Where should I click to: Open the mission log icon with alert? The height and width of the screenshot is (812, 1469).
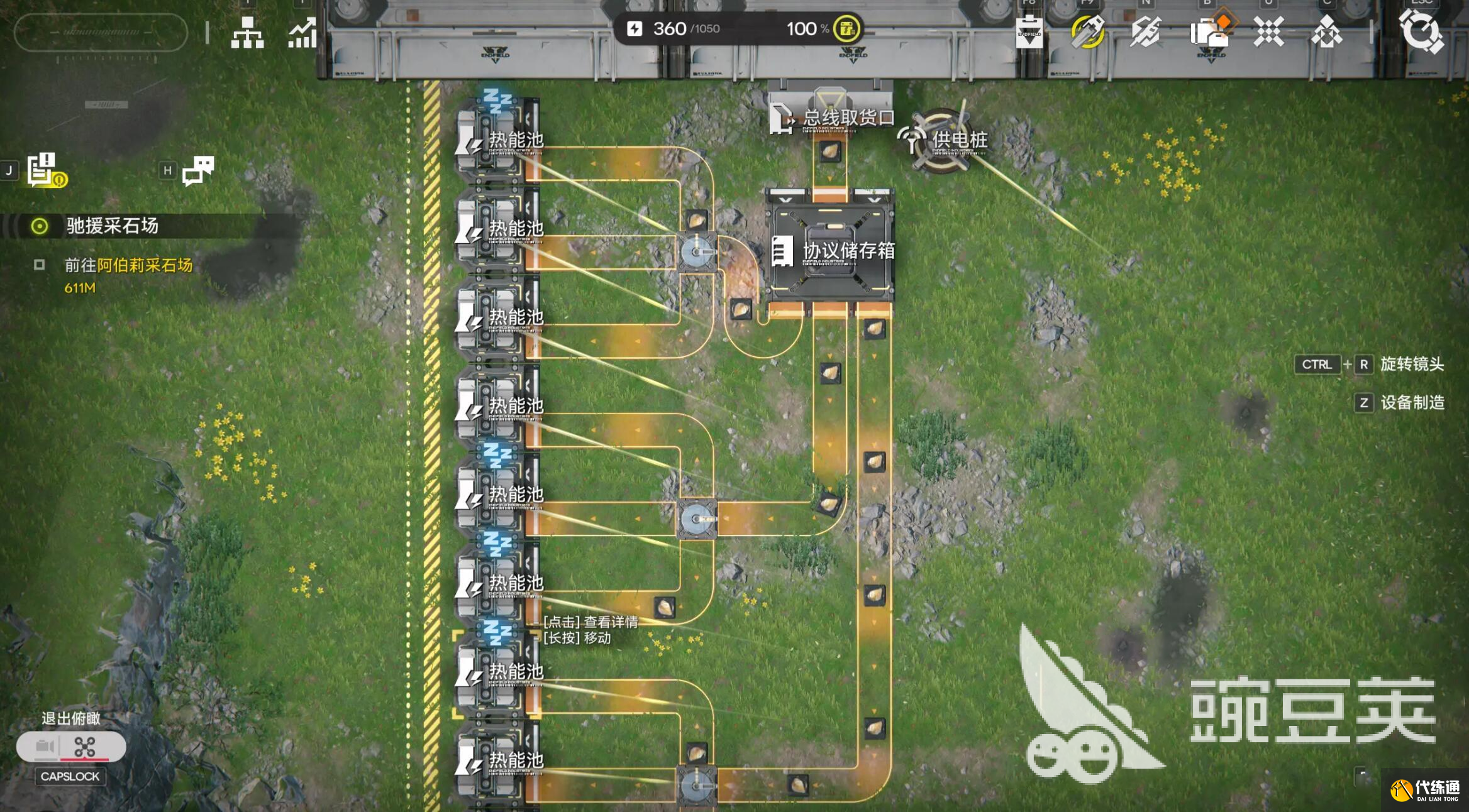coord(45,170)
